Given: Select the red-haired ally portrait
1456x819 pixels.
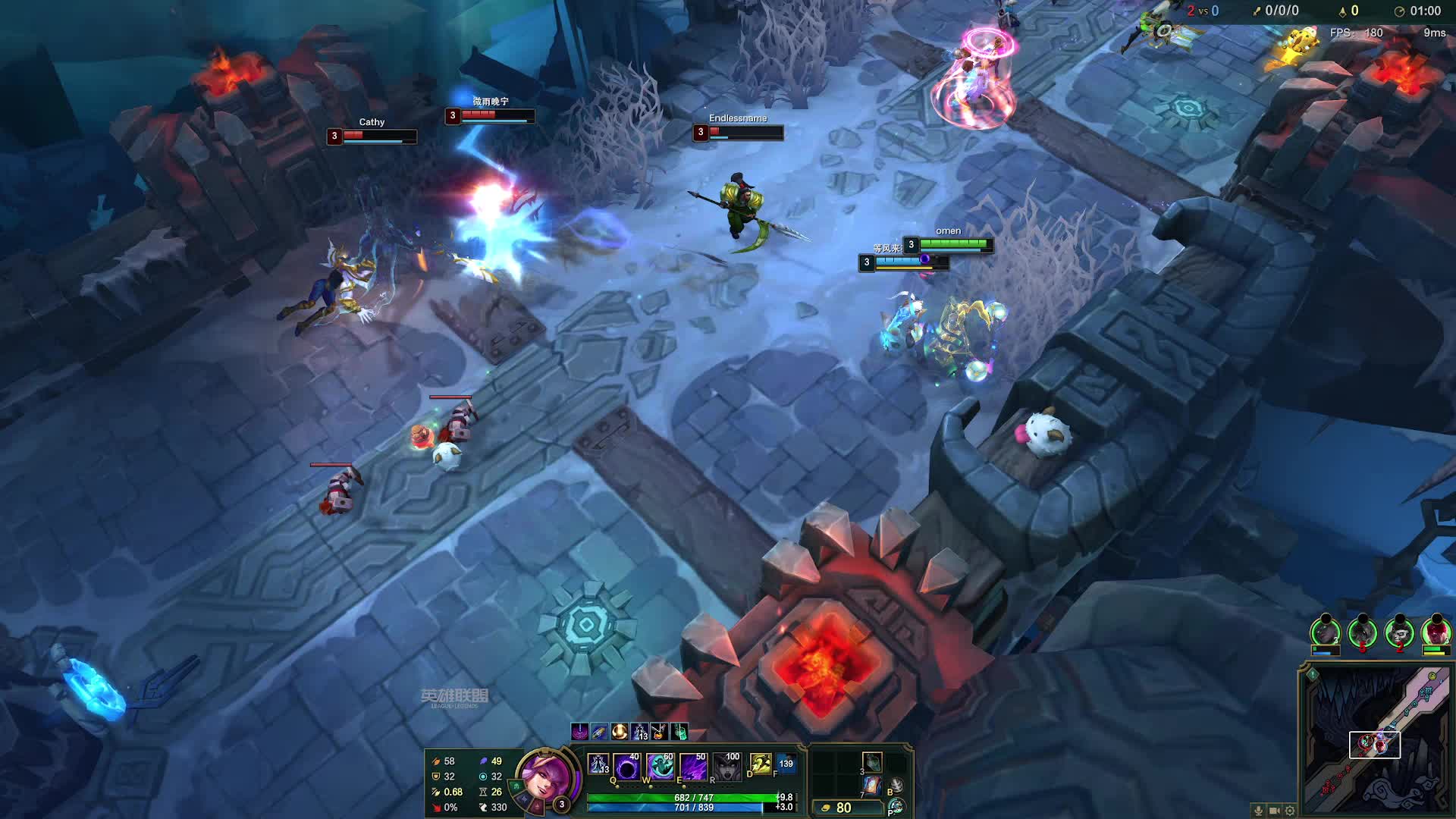Looking at the screenshot, I should tap(1436, 631).
